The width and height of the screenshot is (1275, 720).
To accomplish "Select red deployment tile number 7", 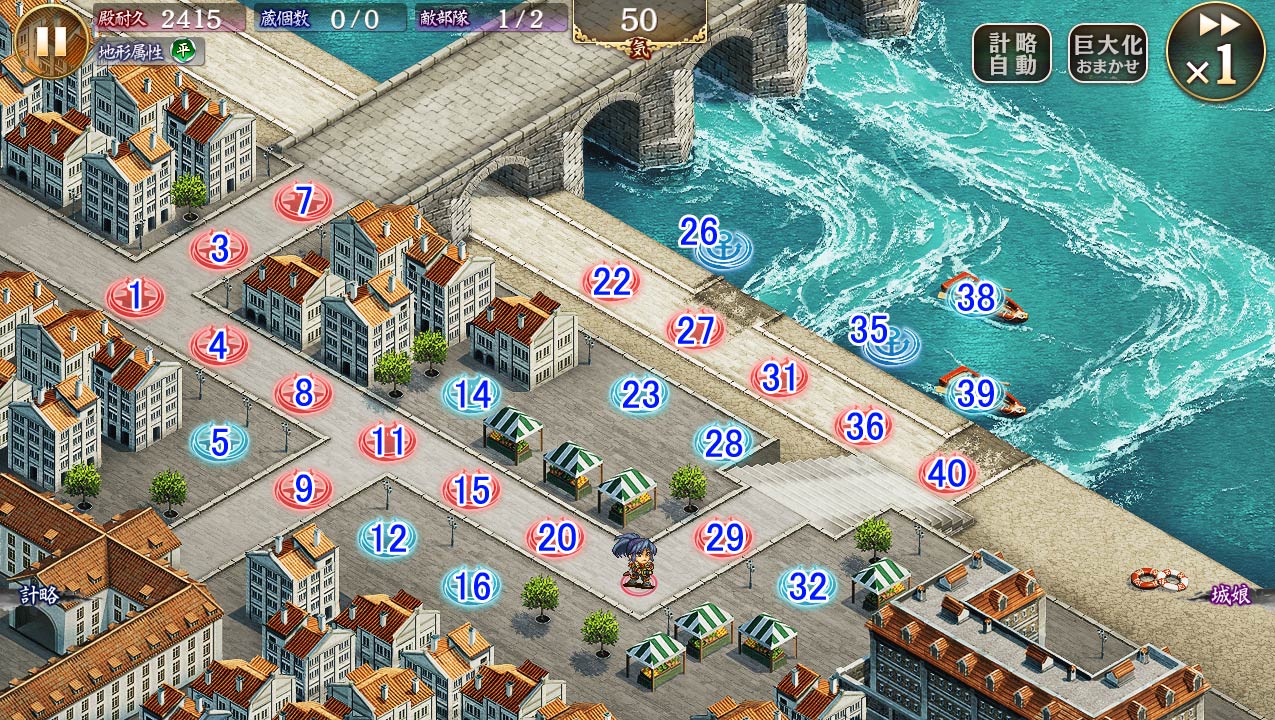I will tap(304, 201).
